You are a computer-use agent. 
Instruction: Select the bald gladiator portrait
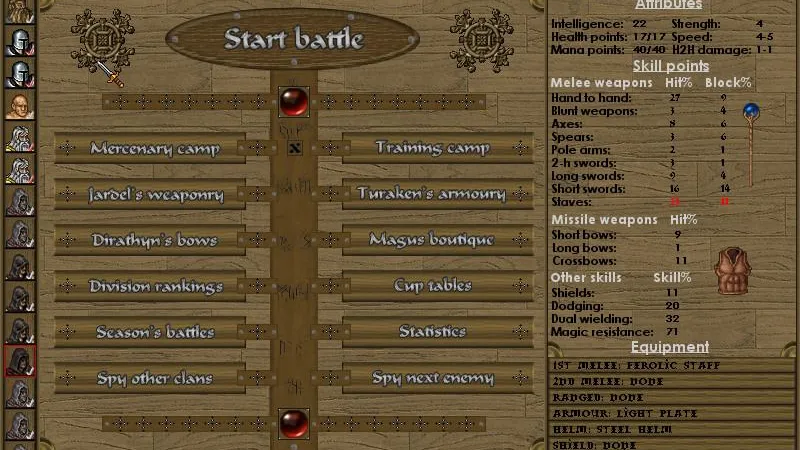click(19, 106)
